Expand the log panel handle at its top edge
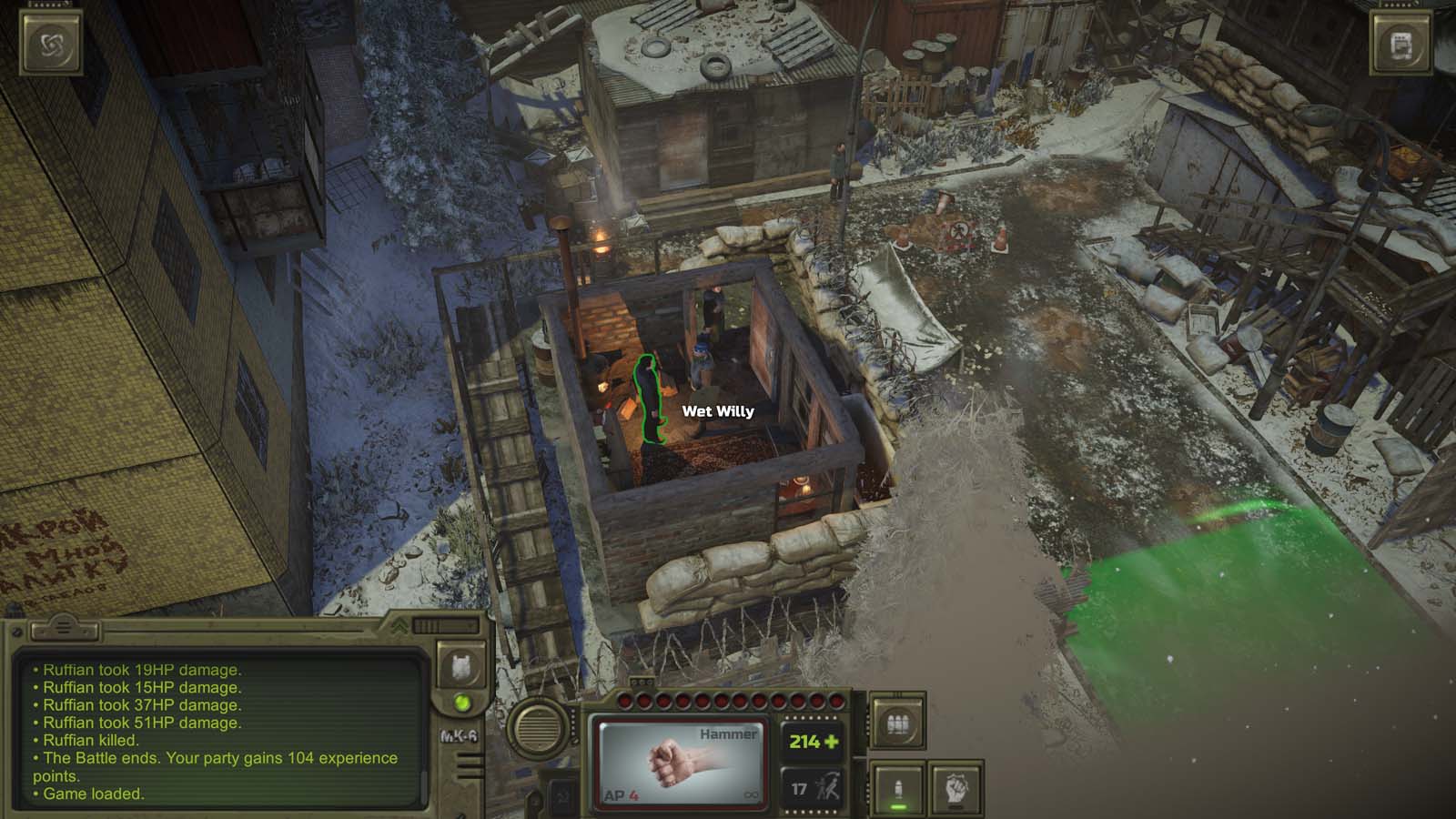This screenshot has height=819, width=1456. (64, 628)
